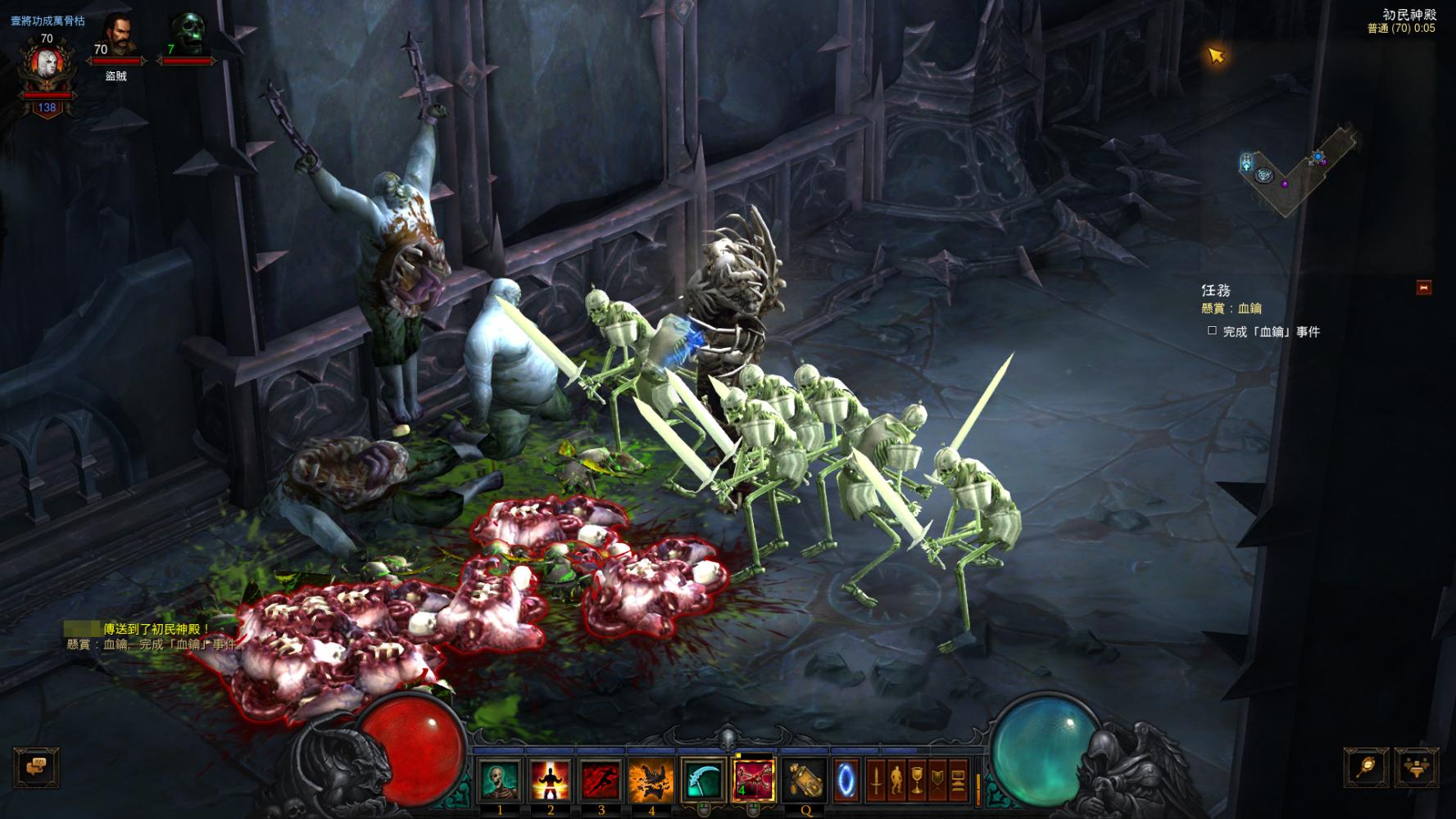
Task: Open the game menu with the computer icon
Action: pyautogui.click(x=958, y=781)
